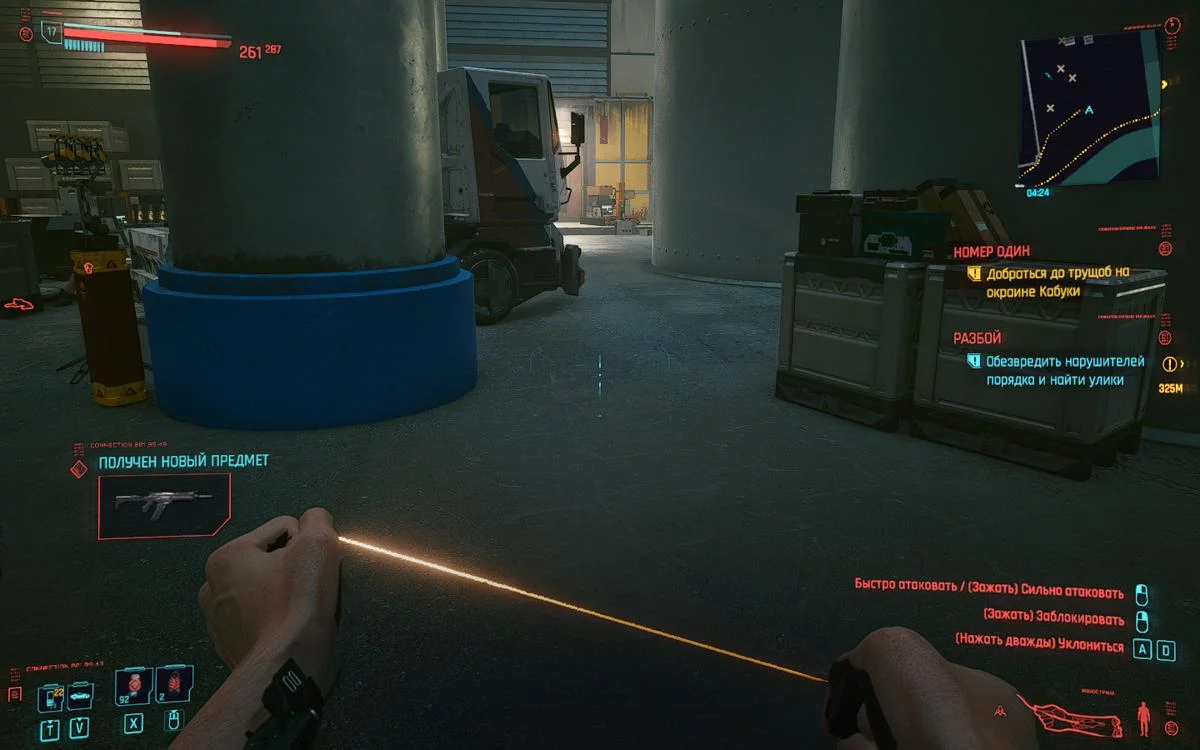Click the yellow exclamation gig marker icon
The height and width of the screenshot is (750, 1200).
(1167, 364)
